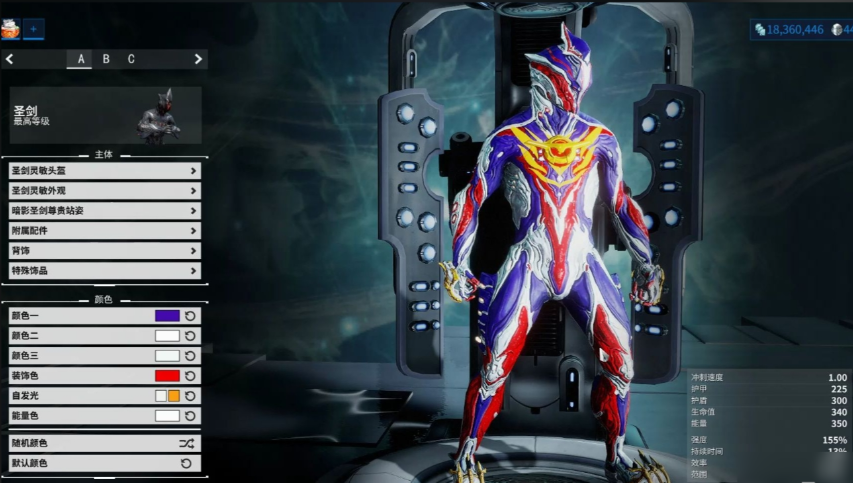Choose the 颜色二 white color swatch
The image size is (853, 483).
coord(167,336)
